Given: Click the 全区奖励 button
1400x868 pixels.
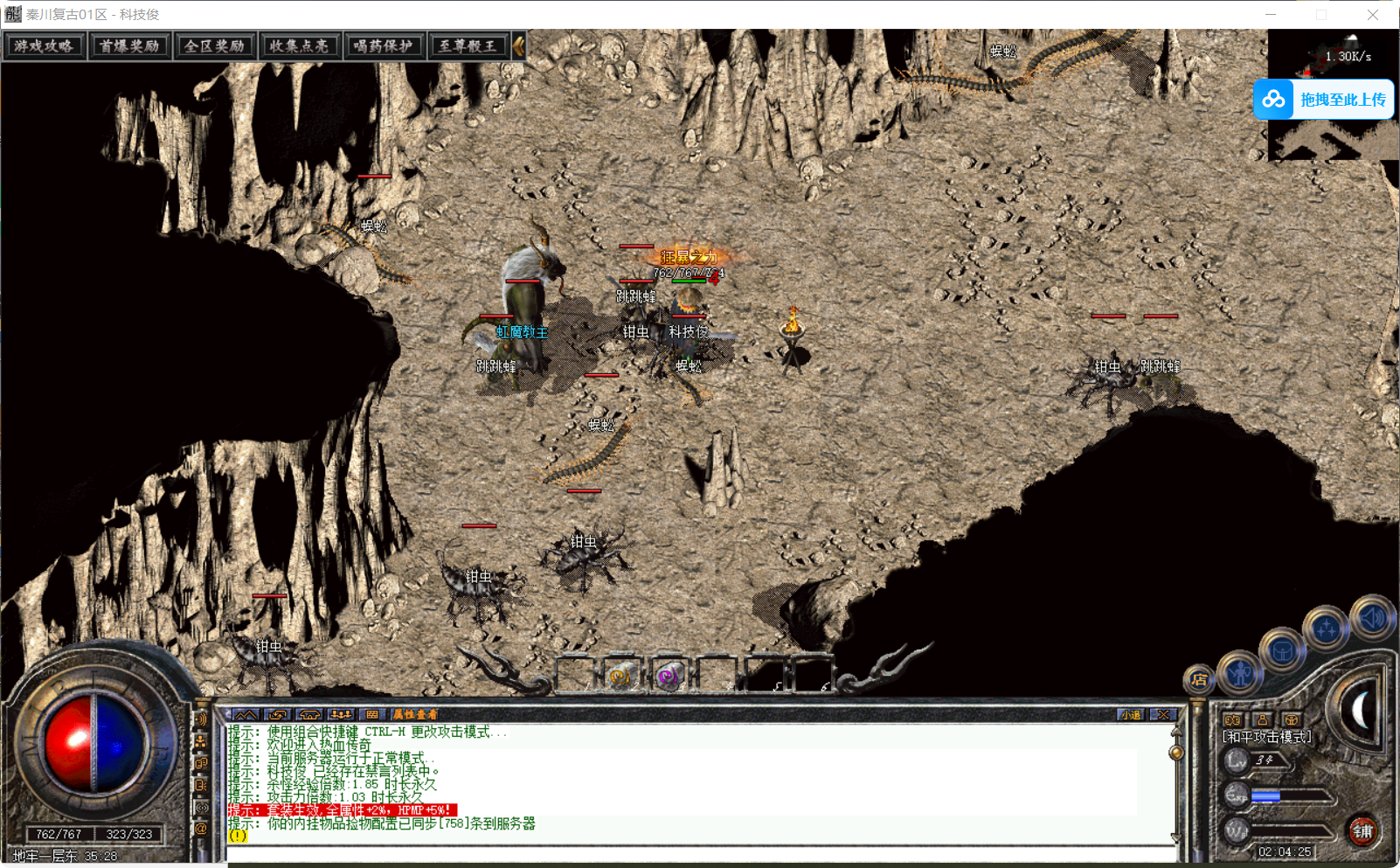Looking at the screenshot, I should pos(215,45).
